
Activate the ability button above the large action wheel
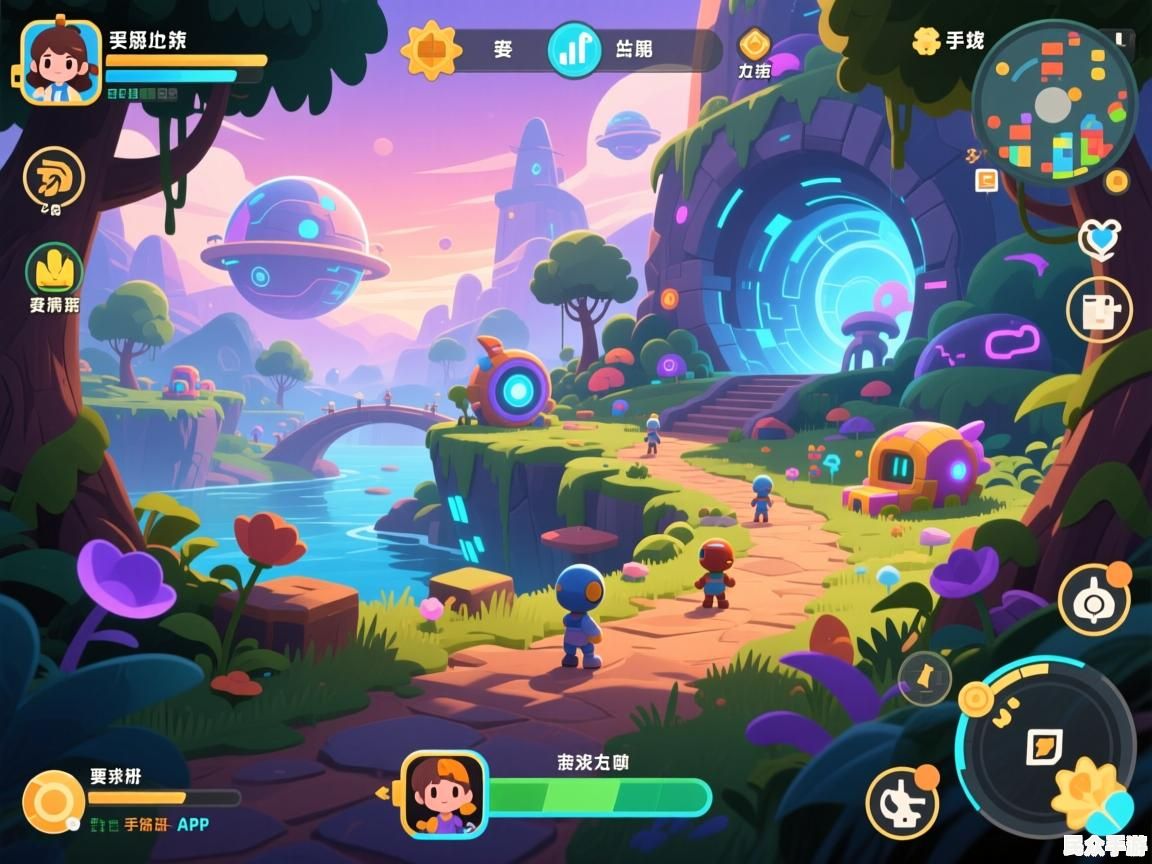pyautogui.click(x=1094, y=599)
